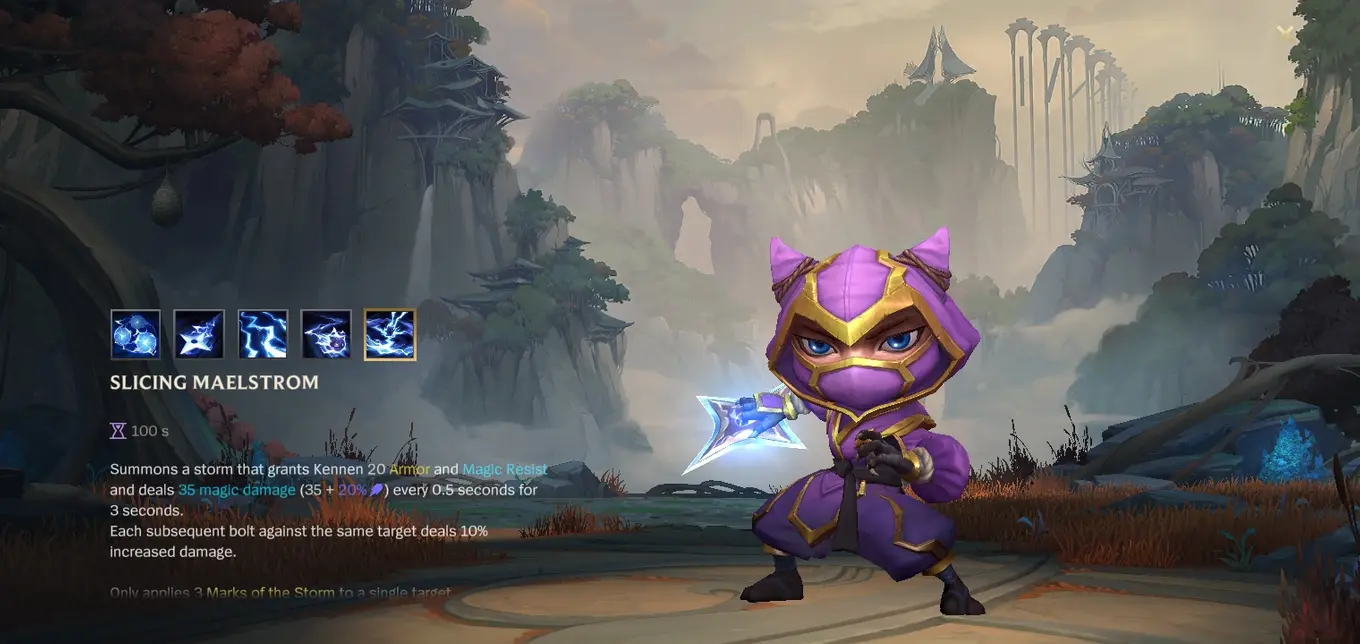The width and height of the screenshot is (1360, 644).
Task: View the Lightning Rush ability icon
Action: point(326,334)
